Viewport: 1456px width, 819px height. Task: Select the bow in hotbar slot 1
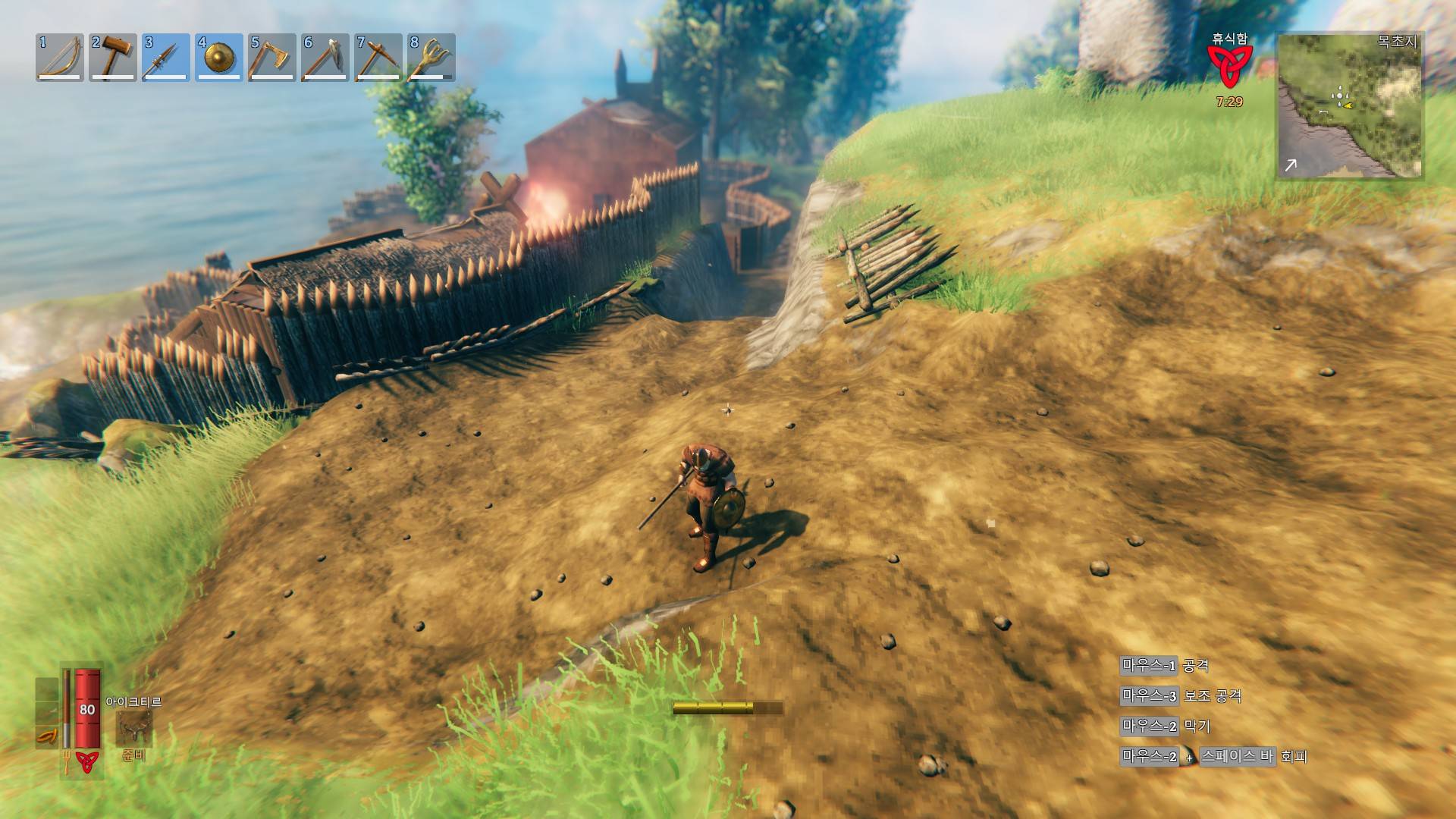tap(60, 57)
